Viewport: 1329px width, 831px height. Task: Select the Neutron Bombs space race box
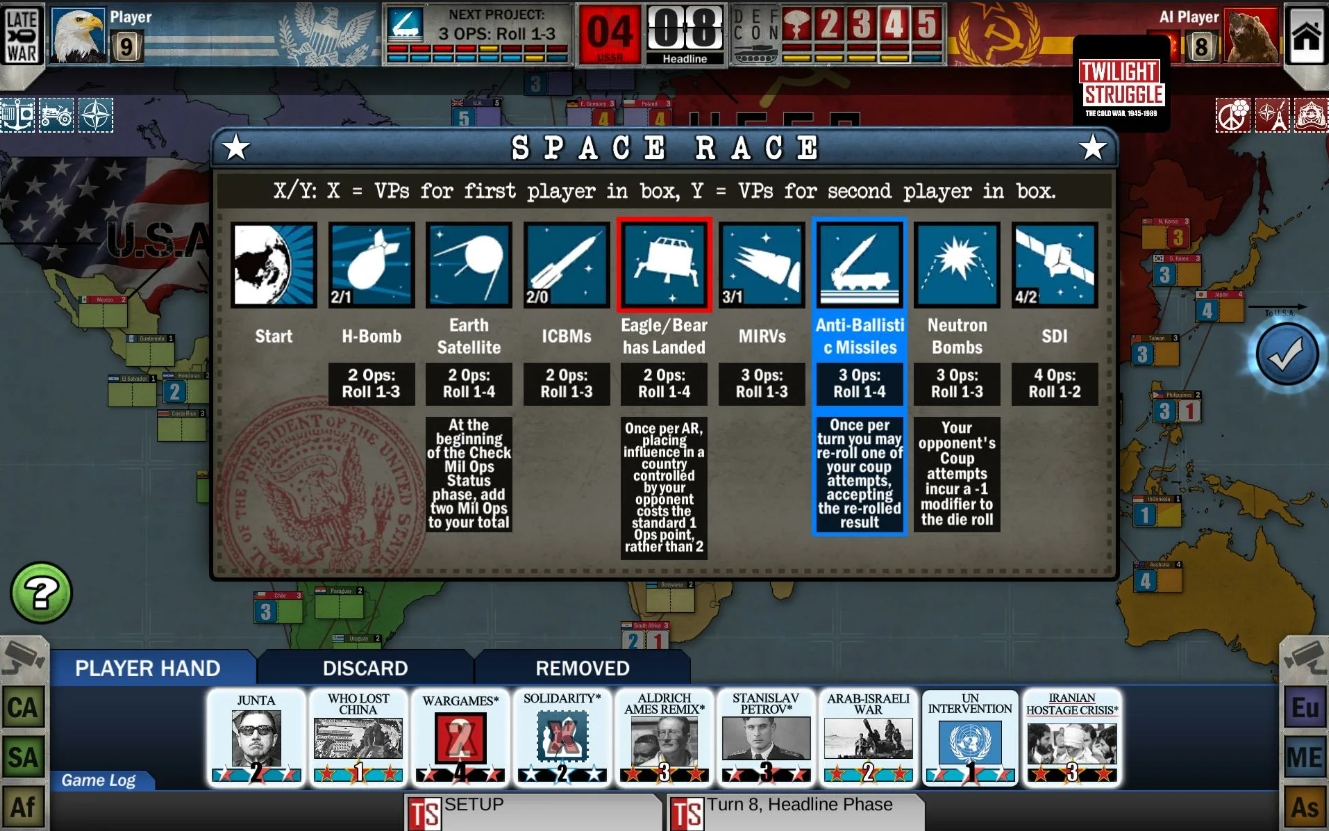coord(956,263)
